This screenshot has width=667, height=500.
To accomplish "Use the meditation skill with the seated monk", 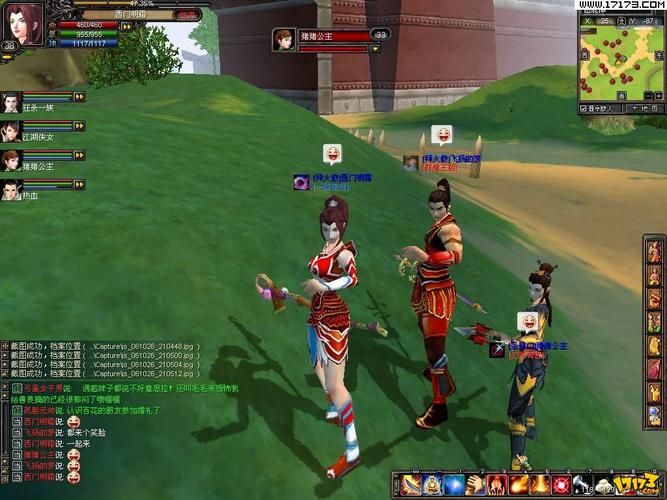I will pyautogui.click(x=433, y=486).
